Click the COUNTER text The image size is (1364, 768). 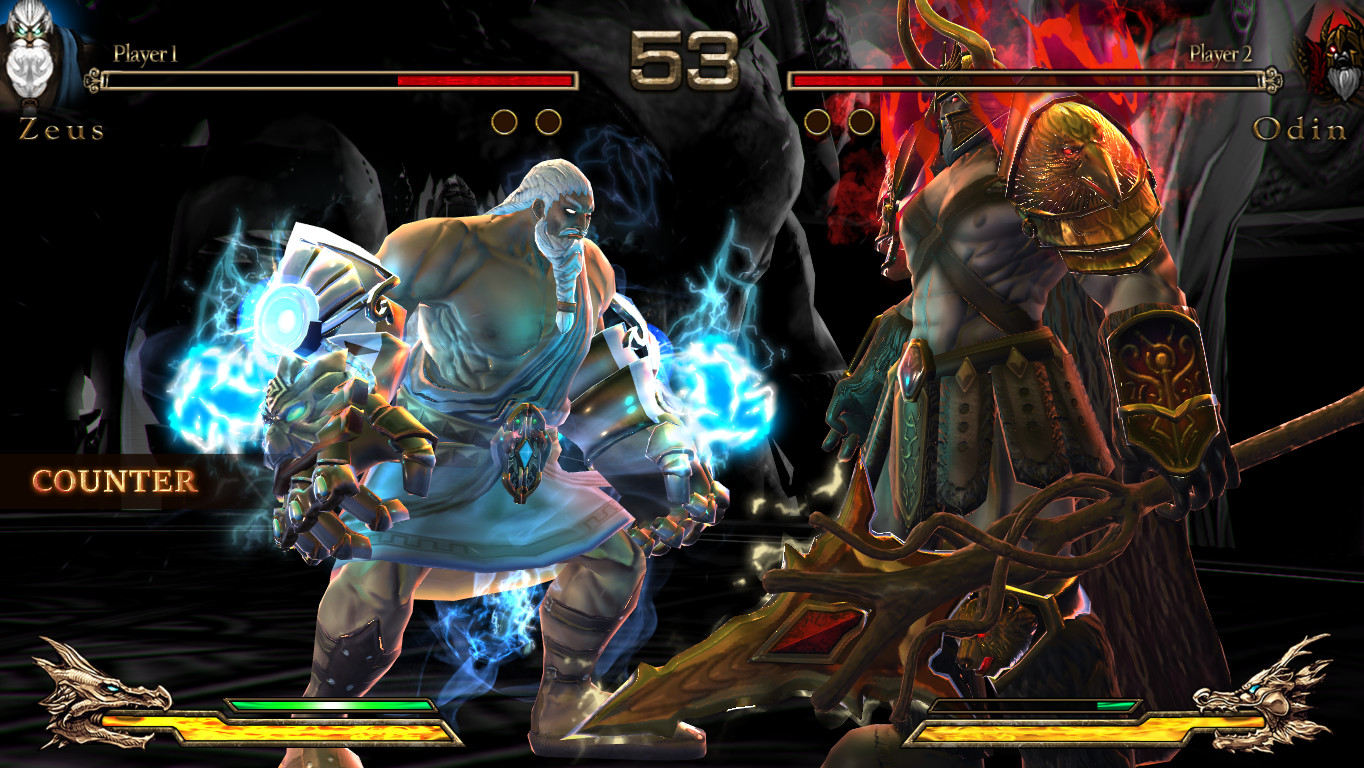click(115, 480)
